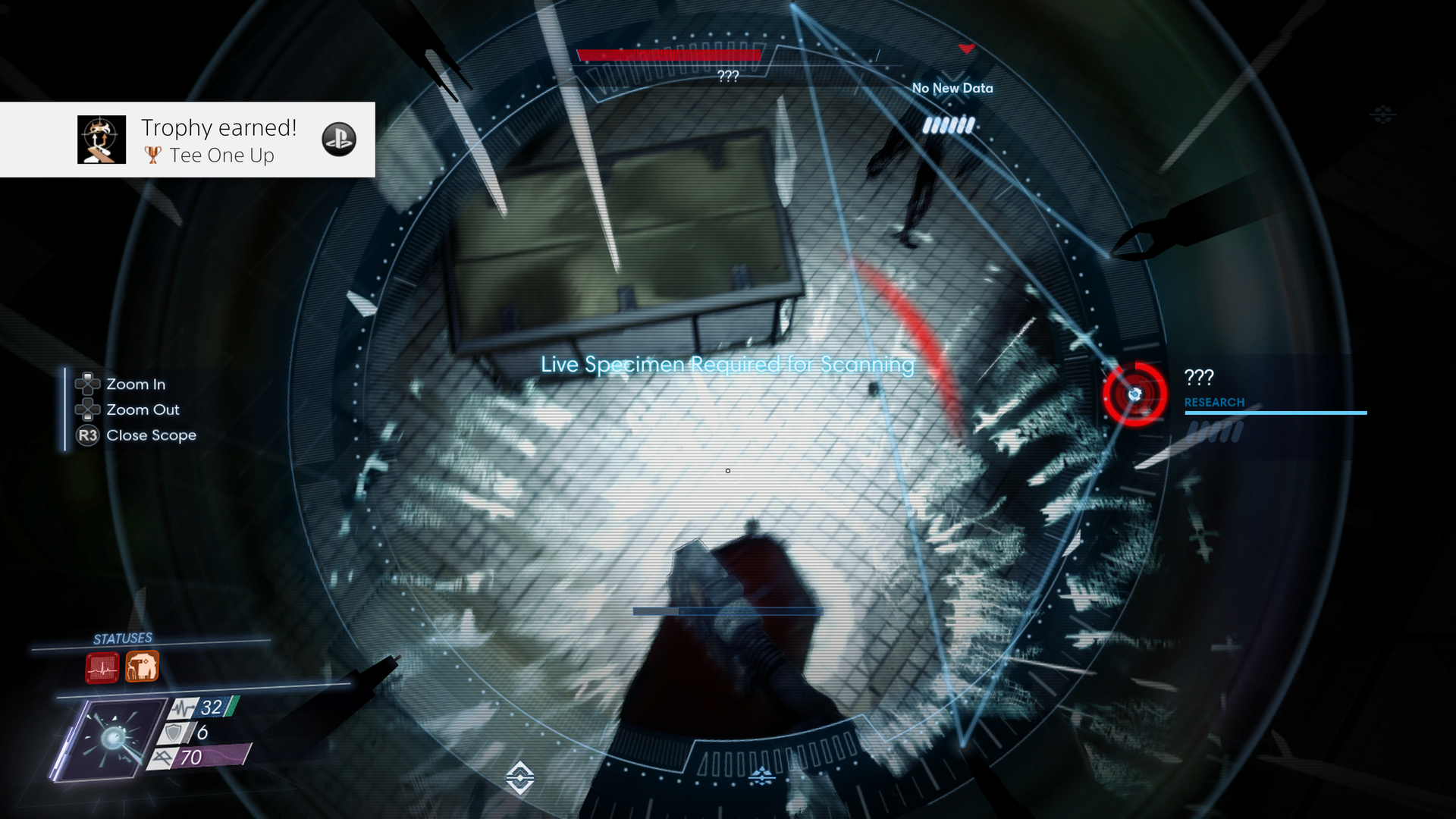
Task: Click the Live Specimen Required for Scanning message
Action: tap(726, 365)
